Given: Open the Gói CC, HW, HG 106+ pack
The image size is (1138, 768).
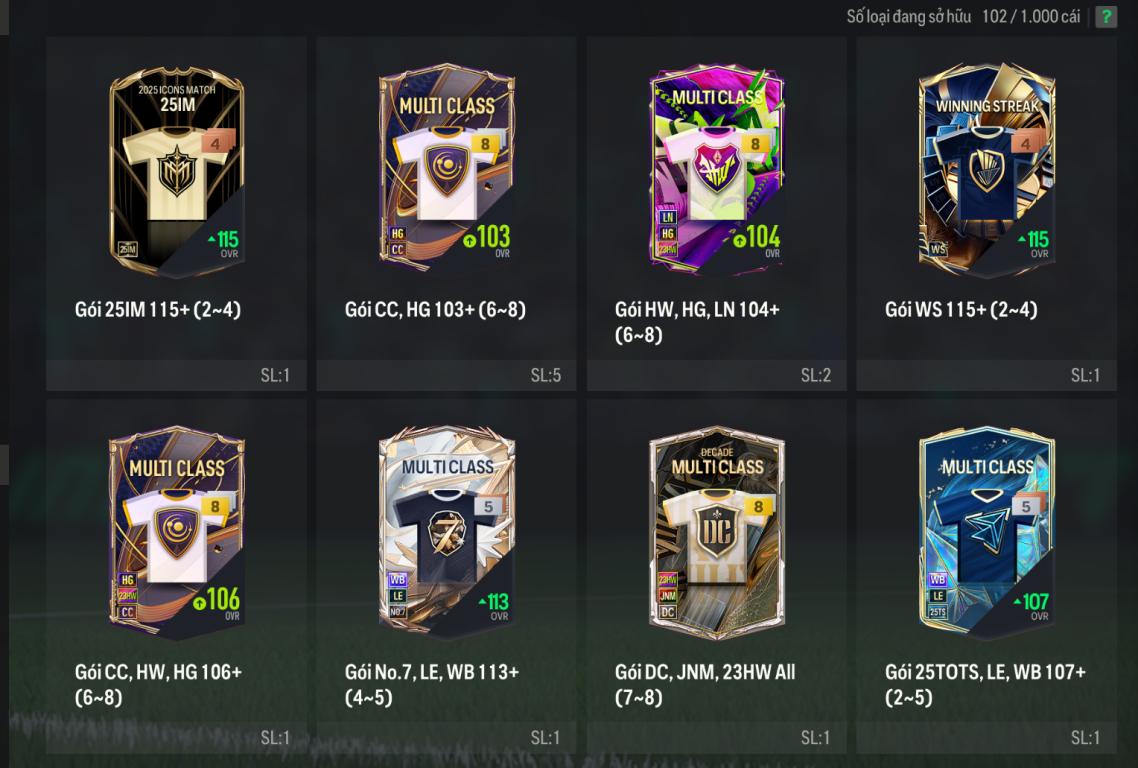Looking at the screenshot, I should (176, 535).
